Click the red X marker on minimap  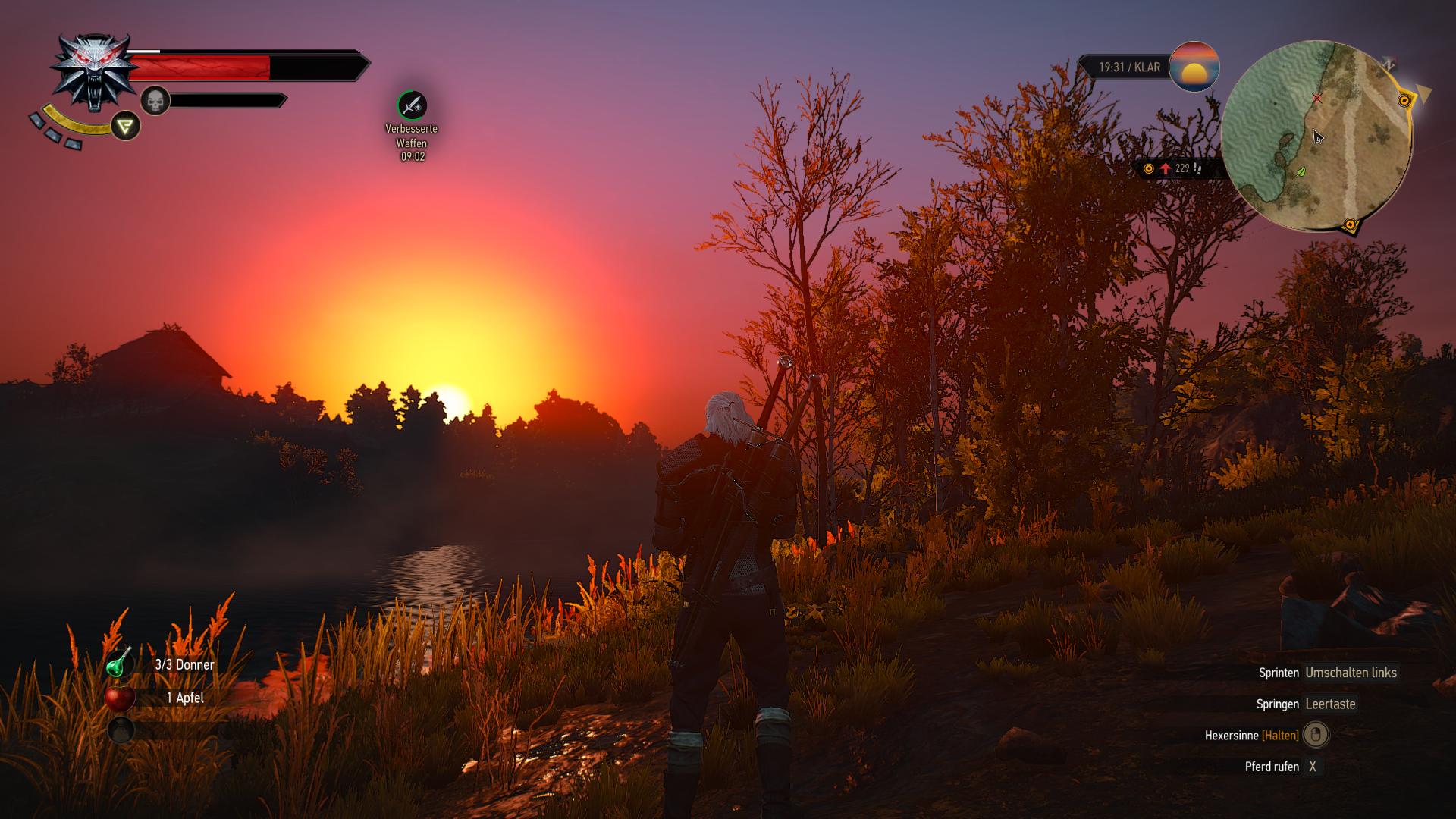click(x=1317, y=99)
